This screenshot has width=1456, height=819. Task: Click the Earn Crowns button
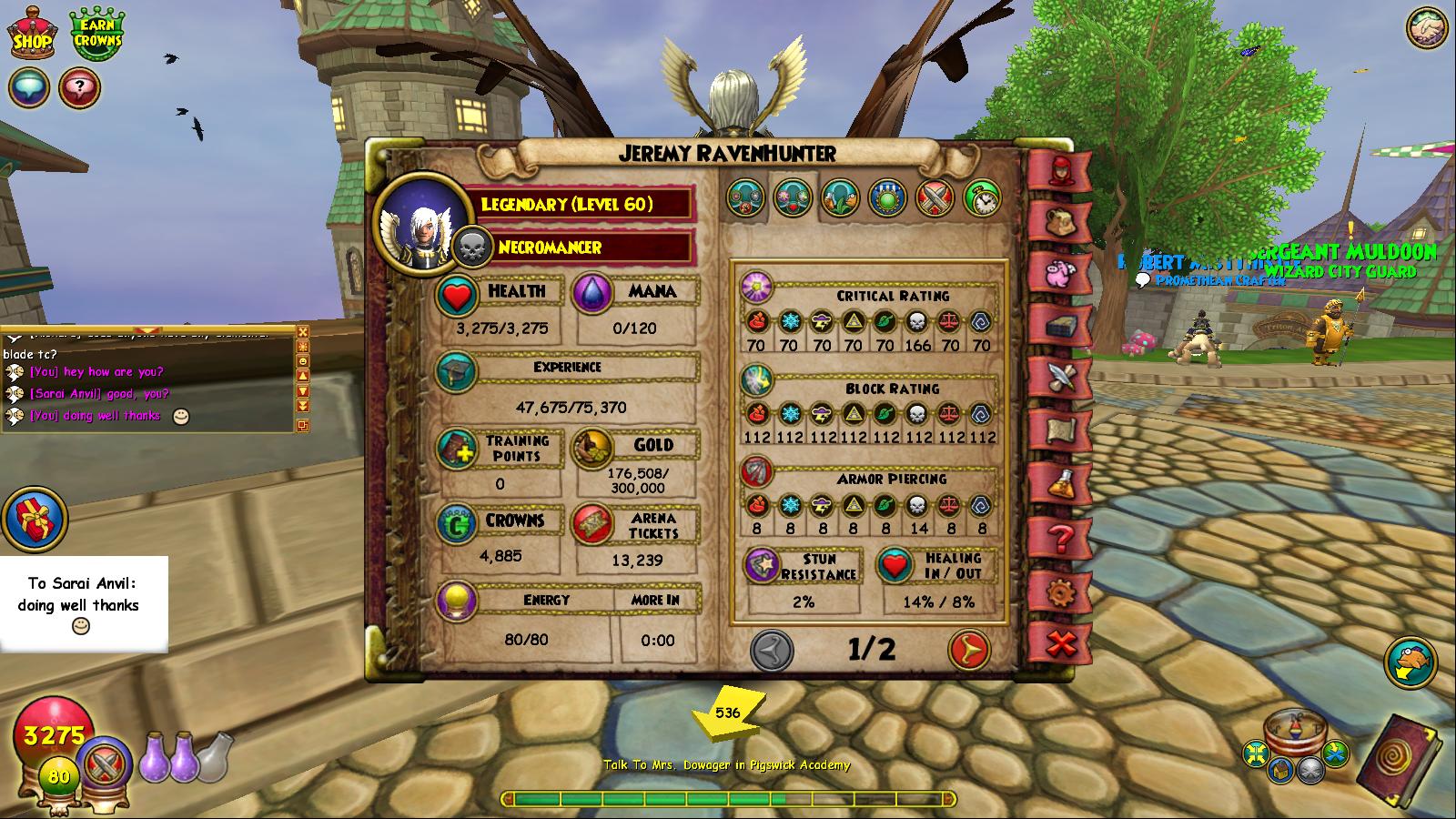tap(97, 35)
